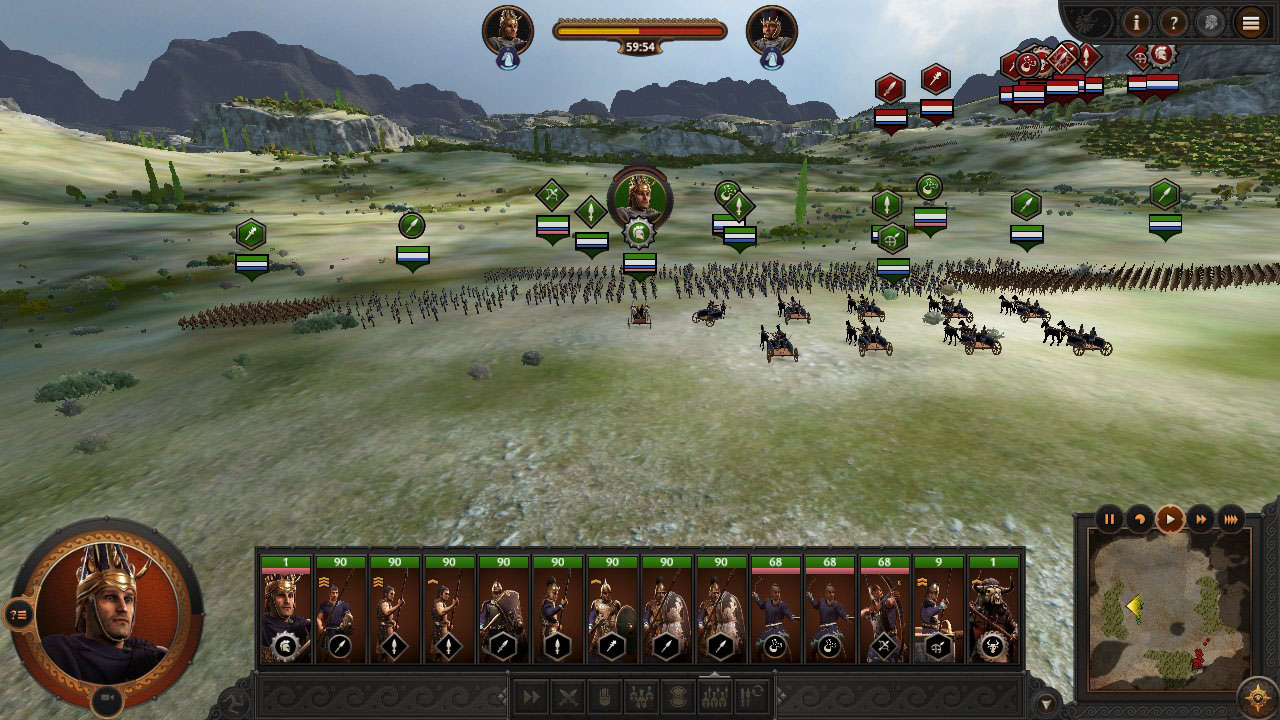Select the general's unit card
Viewport: 1280px width, 720px height.
286,611
